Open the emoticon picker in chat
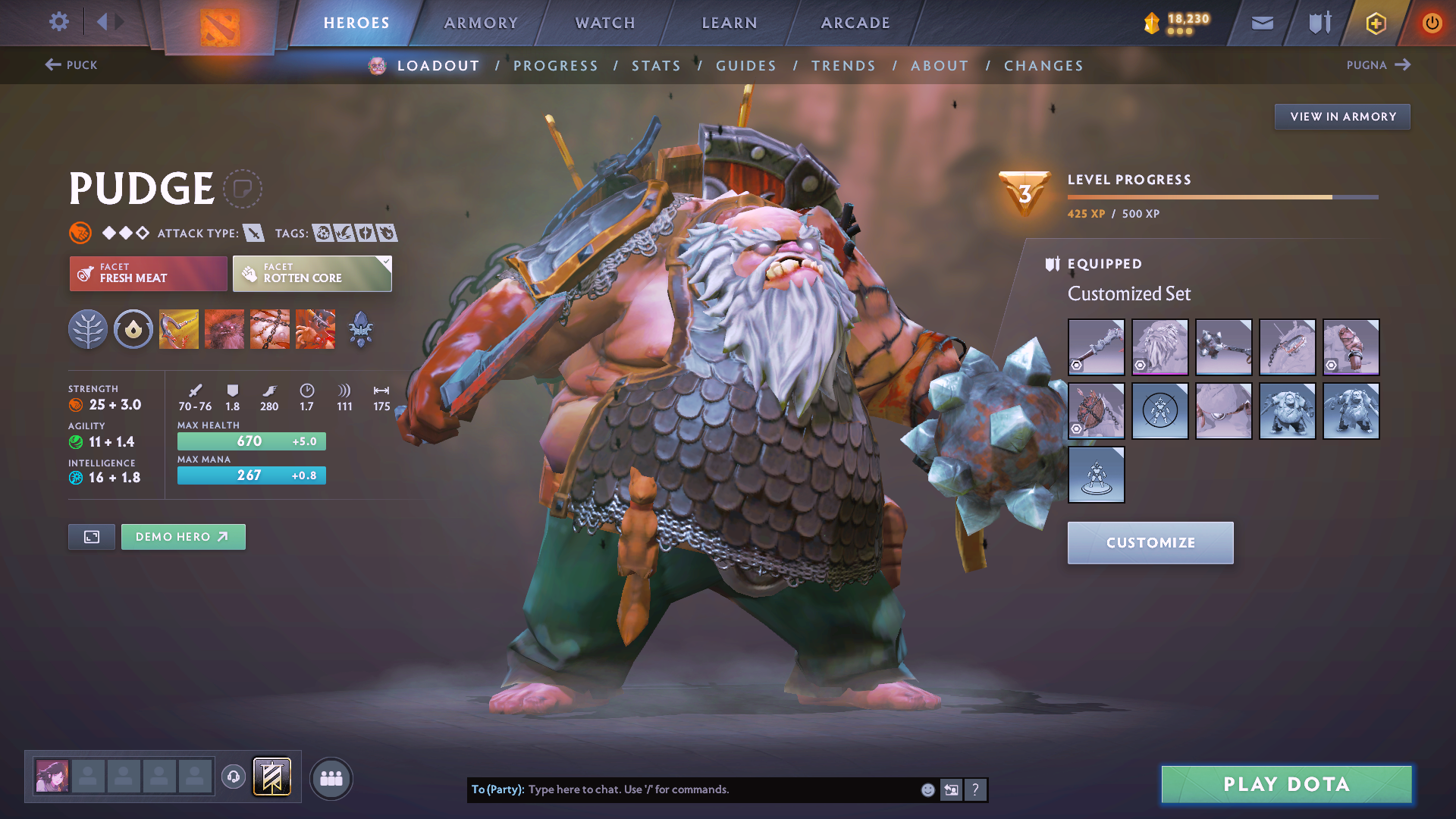The image size is (1456, 819). click(927, 789)
